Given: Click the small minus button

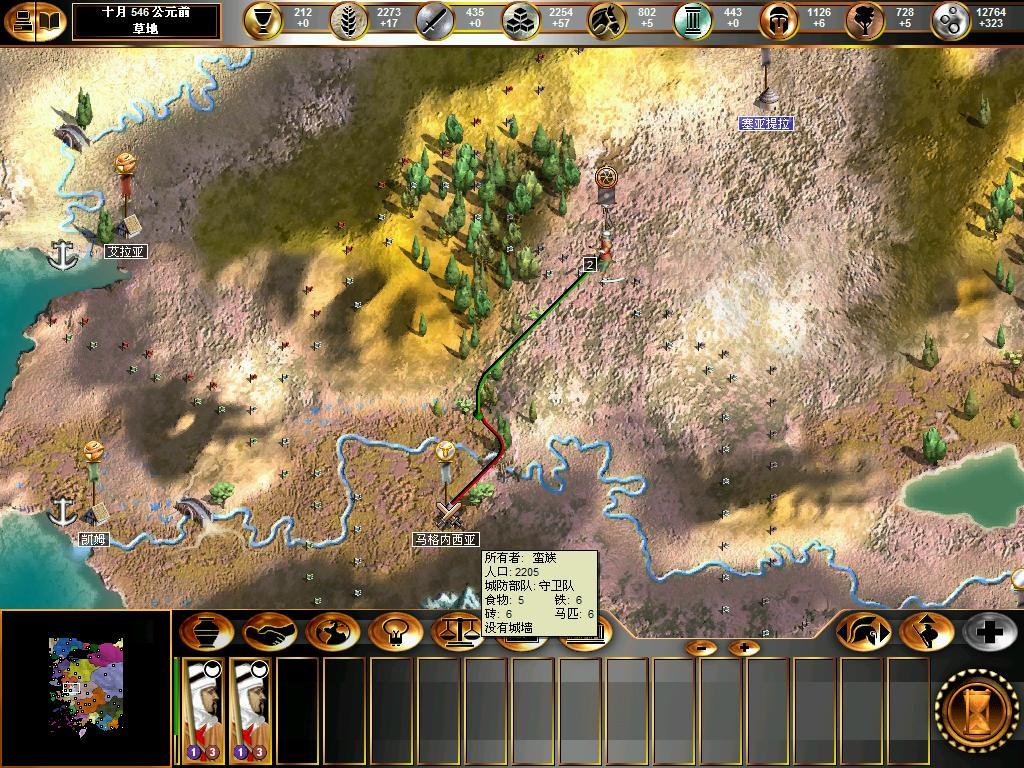Looking at the screenshot, I should tap(702, 648).
